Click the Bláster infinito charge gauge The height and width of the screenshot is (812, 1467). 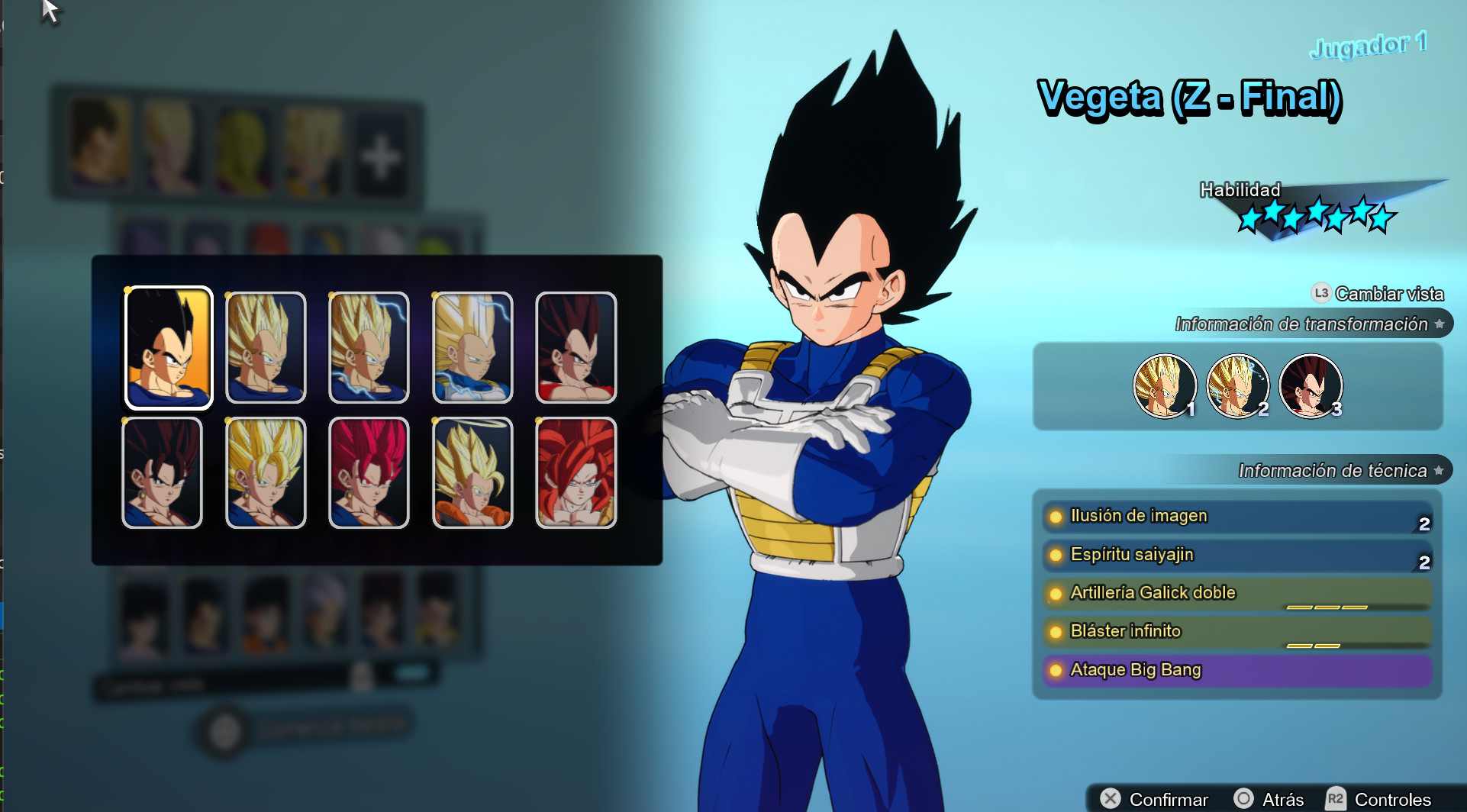[1315, 645]
